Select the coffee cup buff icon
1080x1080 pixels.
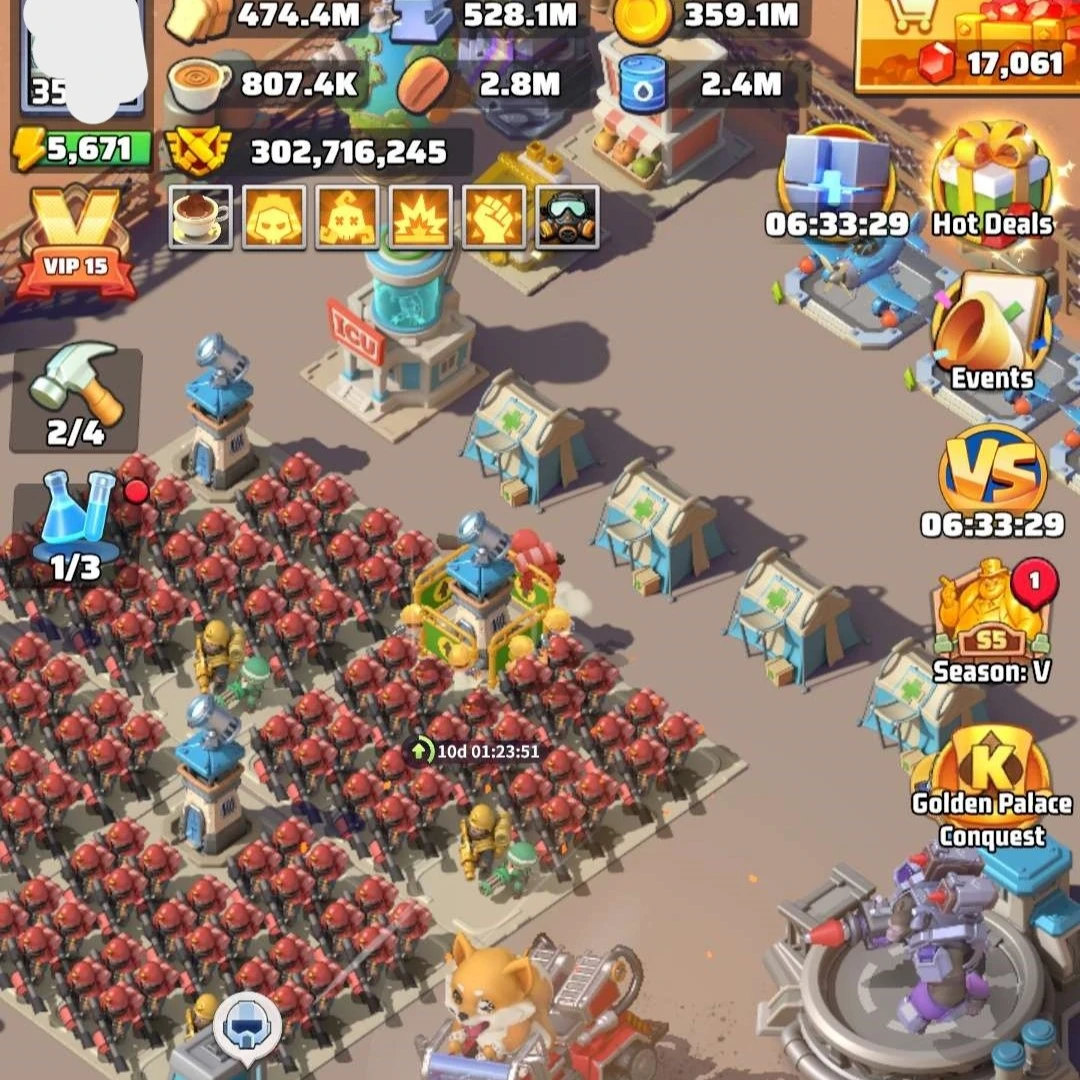click(x=200, y=216)
